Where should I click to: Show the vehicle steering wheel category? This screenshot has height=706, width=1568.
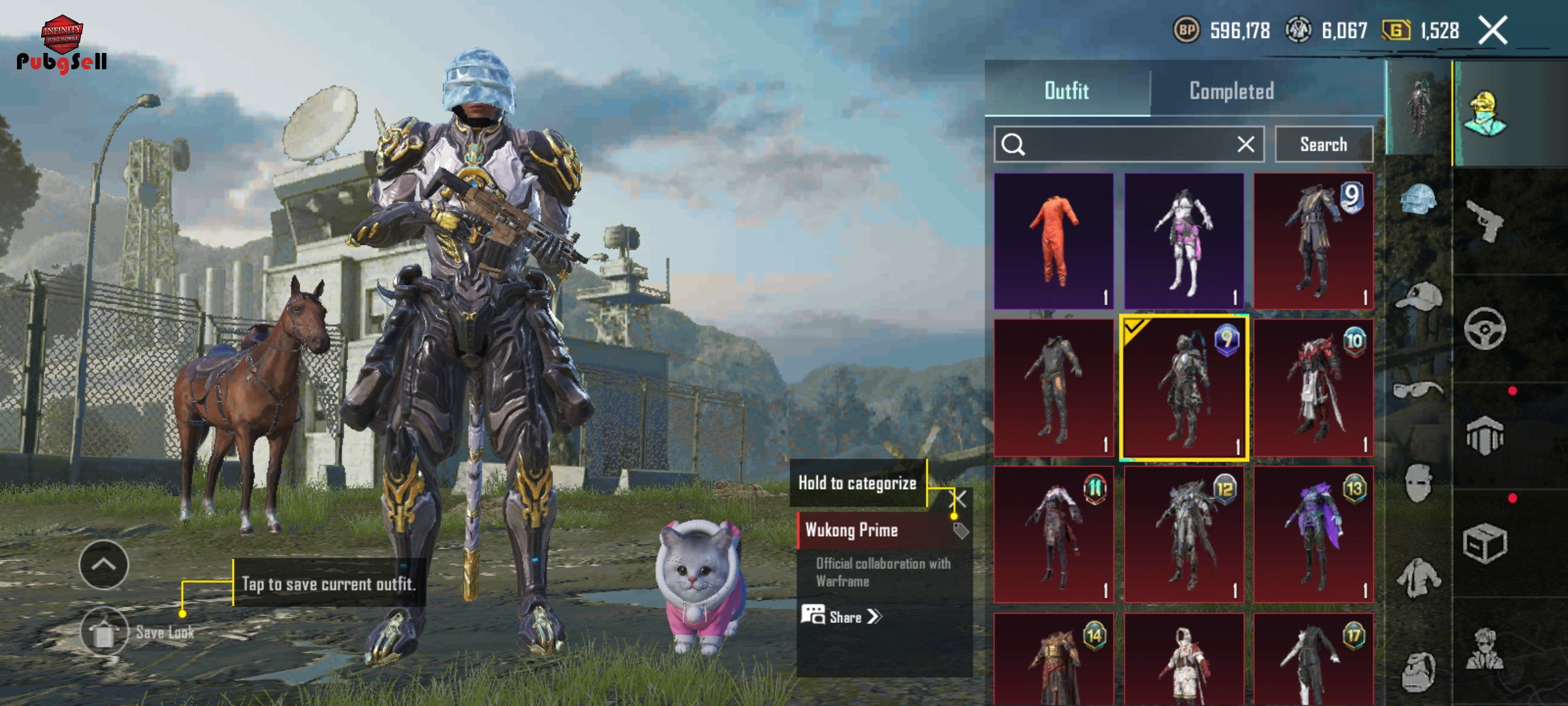tap(1485, 329)
